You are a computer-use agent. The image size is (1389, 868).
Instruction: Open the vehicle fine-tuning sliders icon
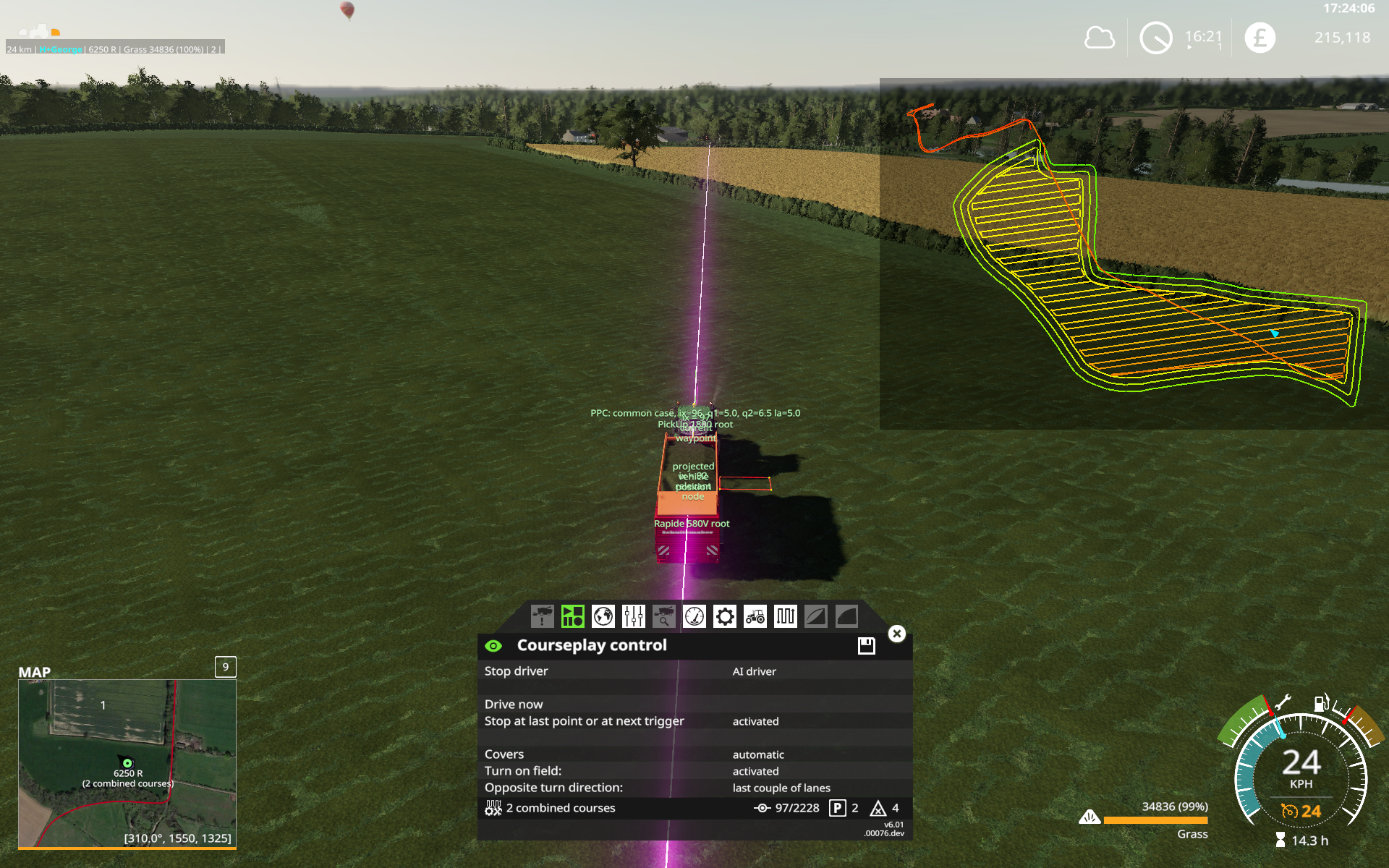633,616
